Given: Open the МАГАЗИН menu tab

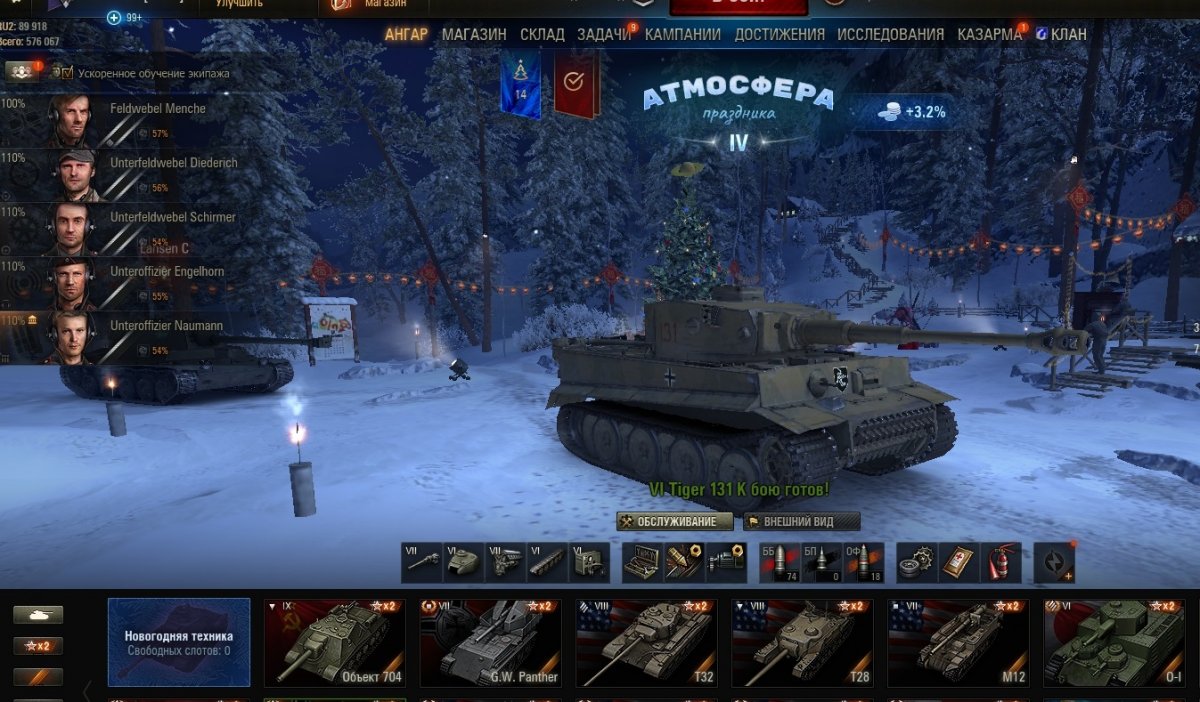Looking at the screenshot, I should pos(474,34).
